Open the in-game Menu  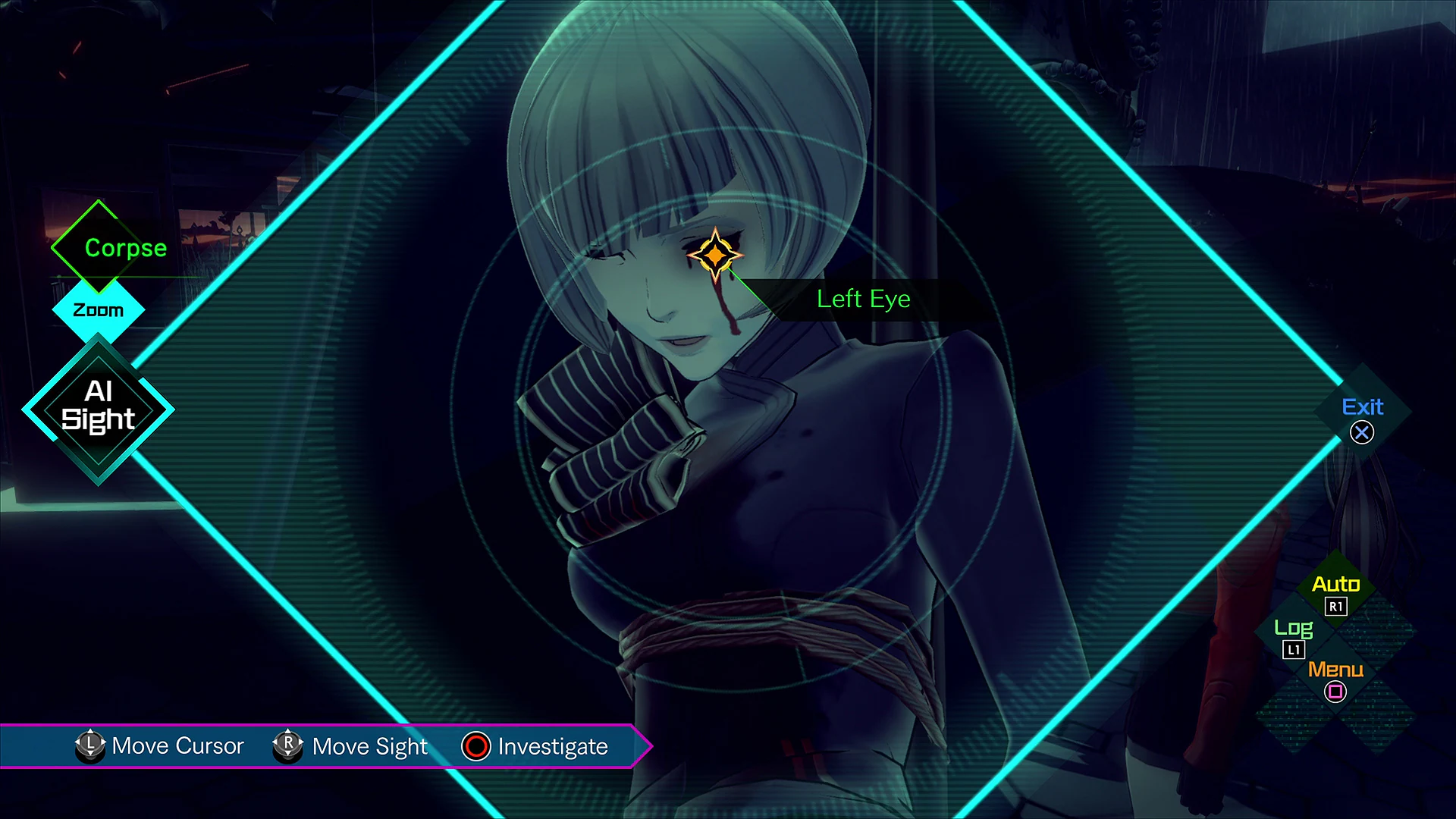click(1335, 670)
